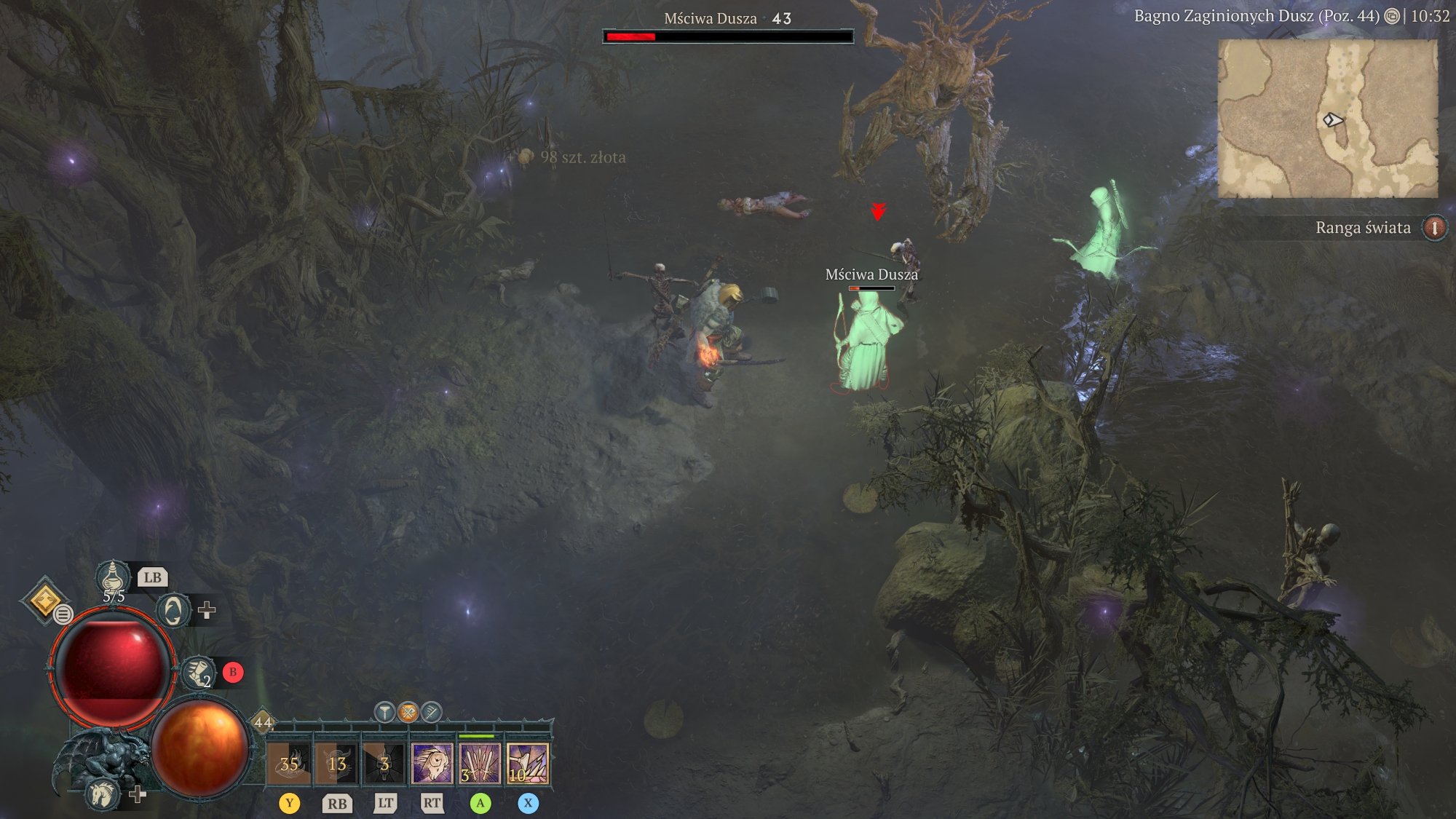Choose the orange crossed-axes weapon icon
The image size is (1456, 819).
tap(408, 711)
